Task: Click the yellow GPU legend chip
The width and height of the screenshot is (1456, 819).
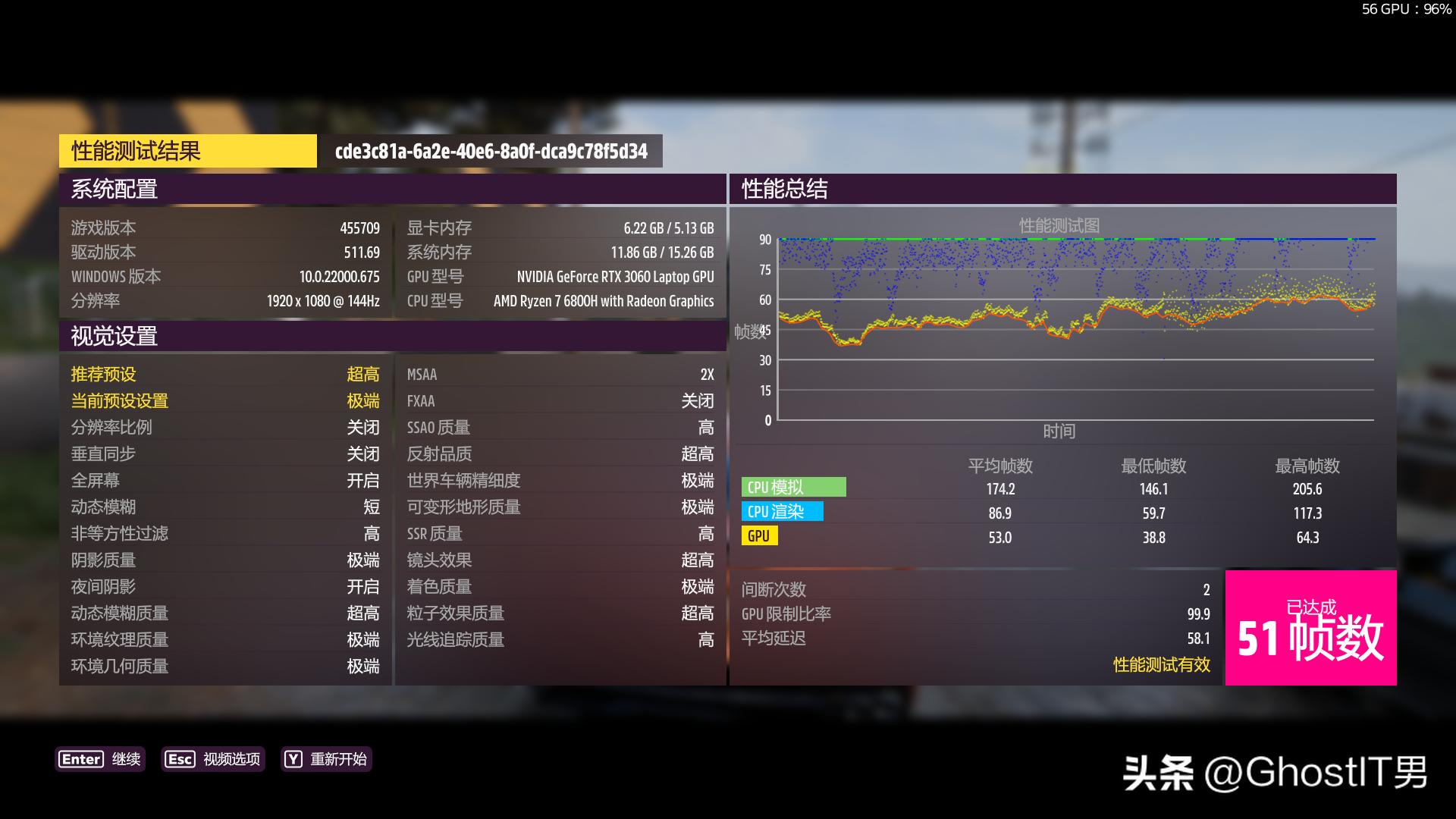Action: coord(758,536)
